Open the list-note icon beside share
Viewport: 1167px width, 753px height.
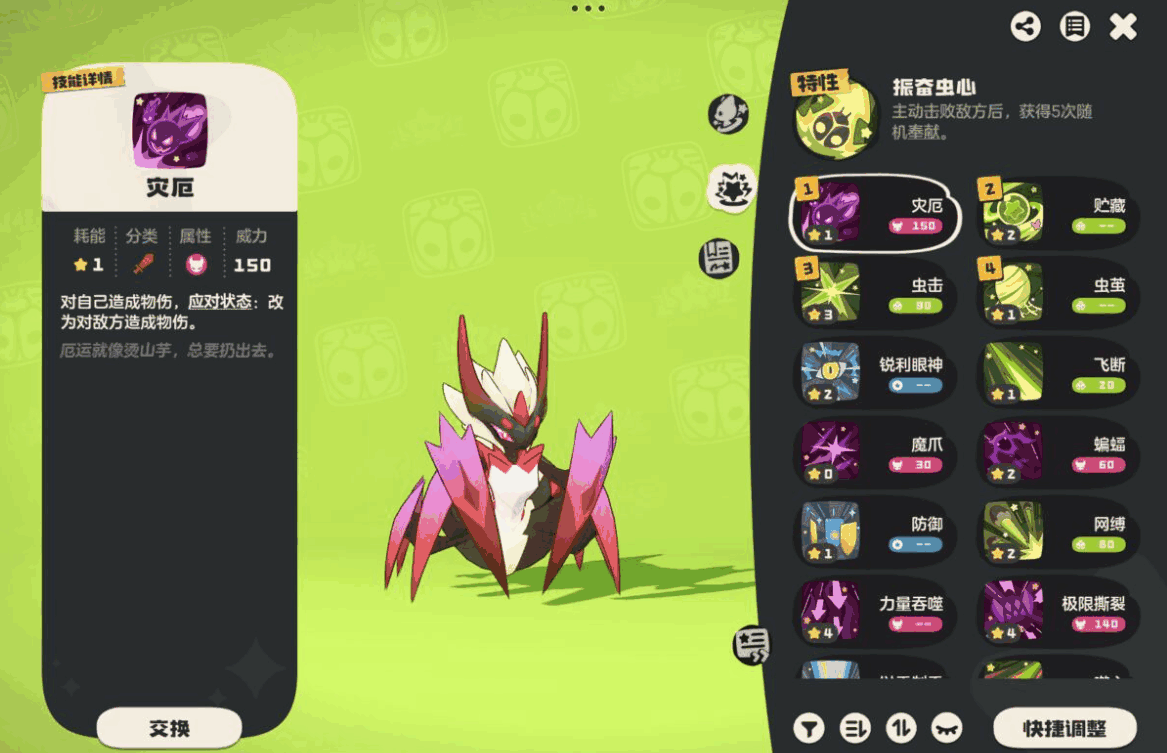click(1074, 27)
